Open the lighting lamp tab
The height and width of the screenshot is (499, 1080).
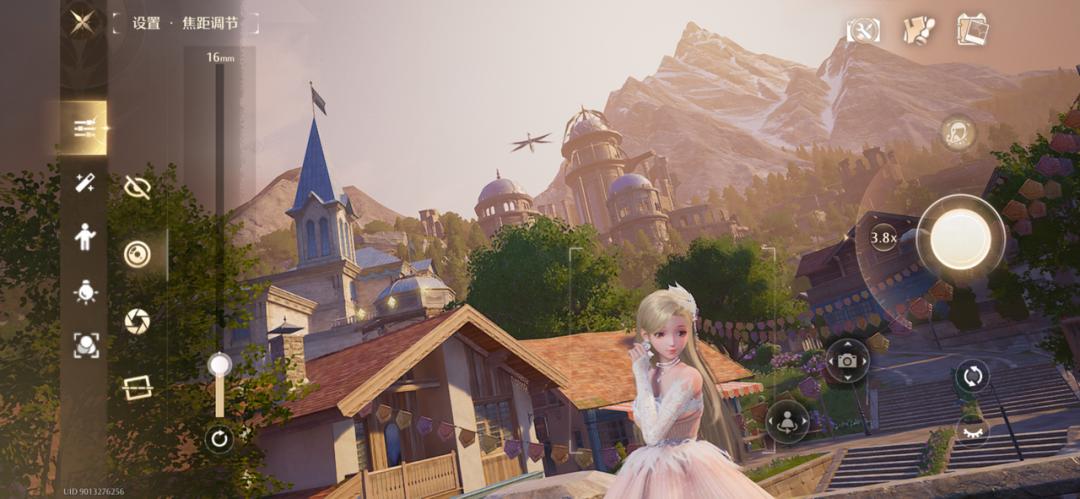click(x=85, y=291)
